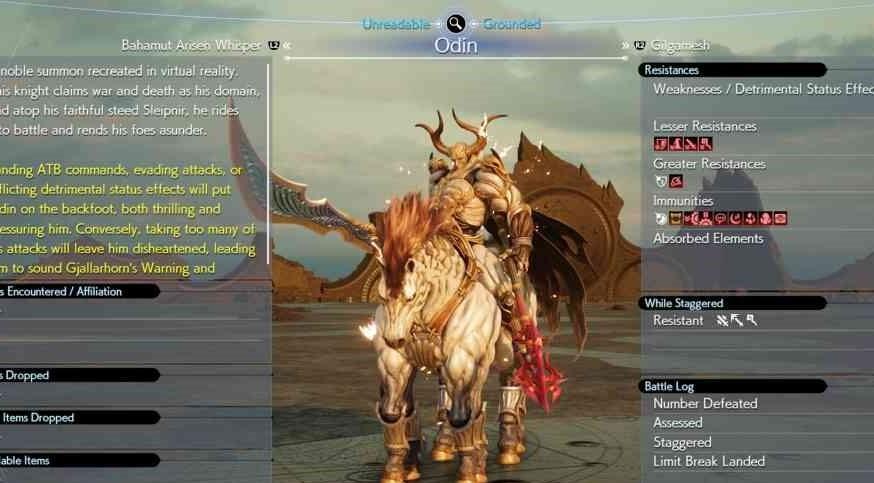This screenshot has width=874, height=483.
Task: Select the Absorbed Elements row
Action: [708, 238]
